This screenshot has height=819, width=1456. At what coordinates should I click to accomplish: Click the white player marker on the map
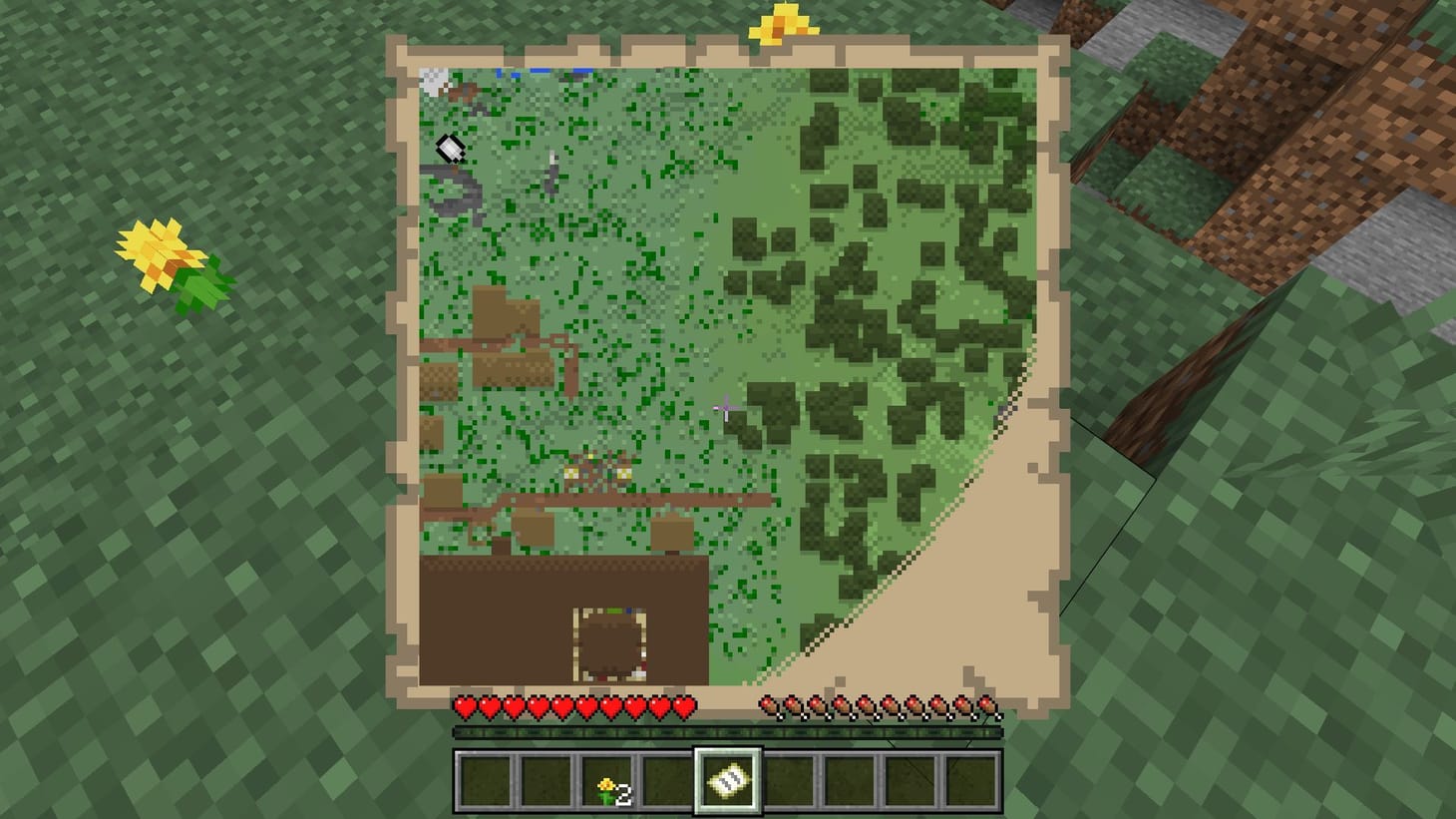pos(449,148)
